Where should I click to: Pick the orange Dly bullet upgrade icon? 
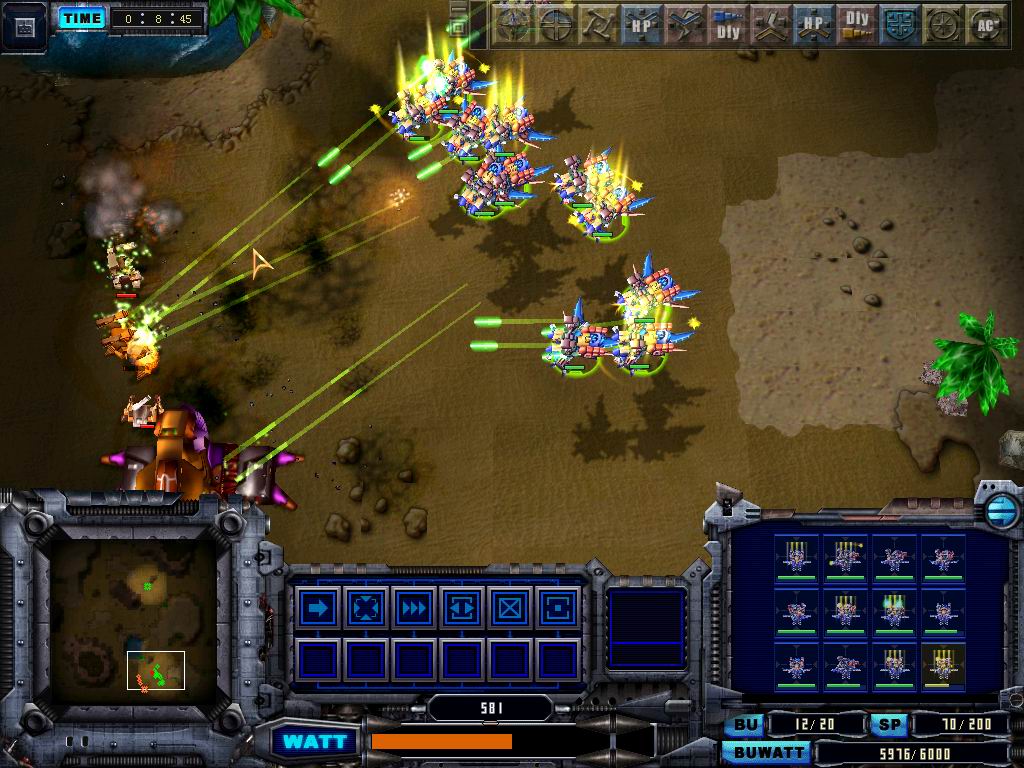(857, 24)
